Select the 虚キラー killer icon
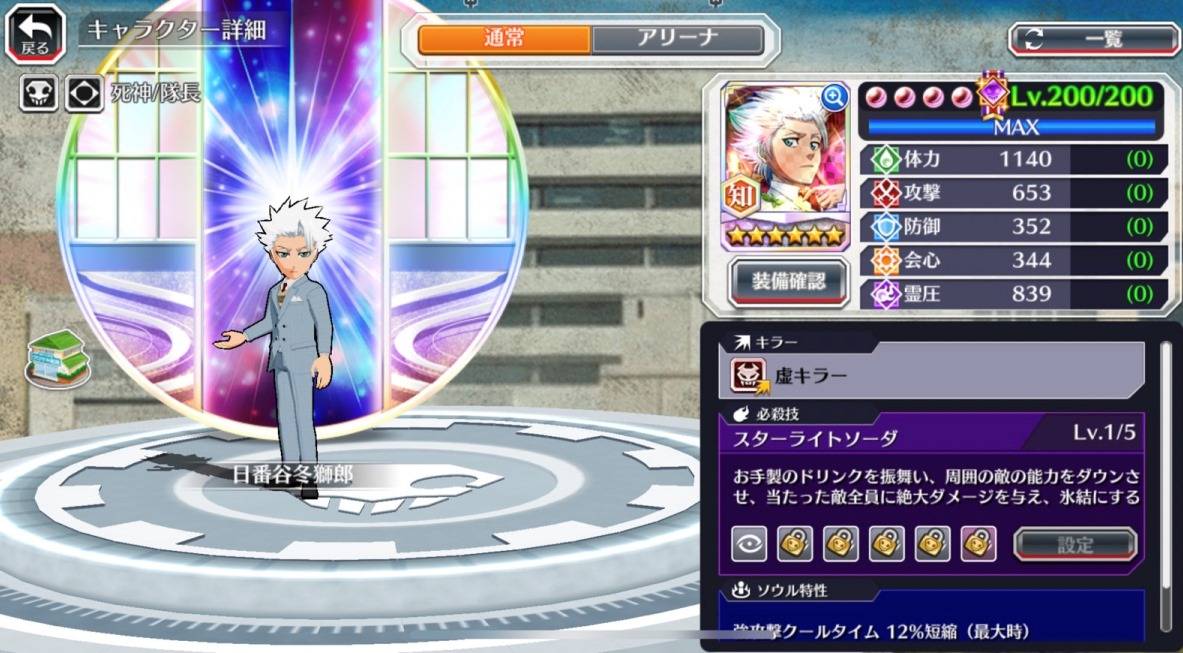The height and width of the screenshot is (653, 1183). [750, 376]
